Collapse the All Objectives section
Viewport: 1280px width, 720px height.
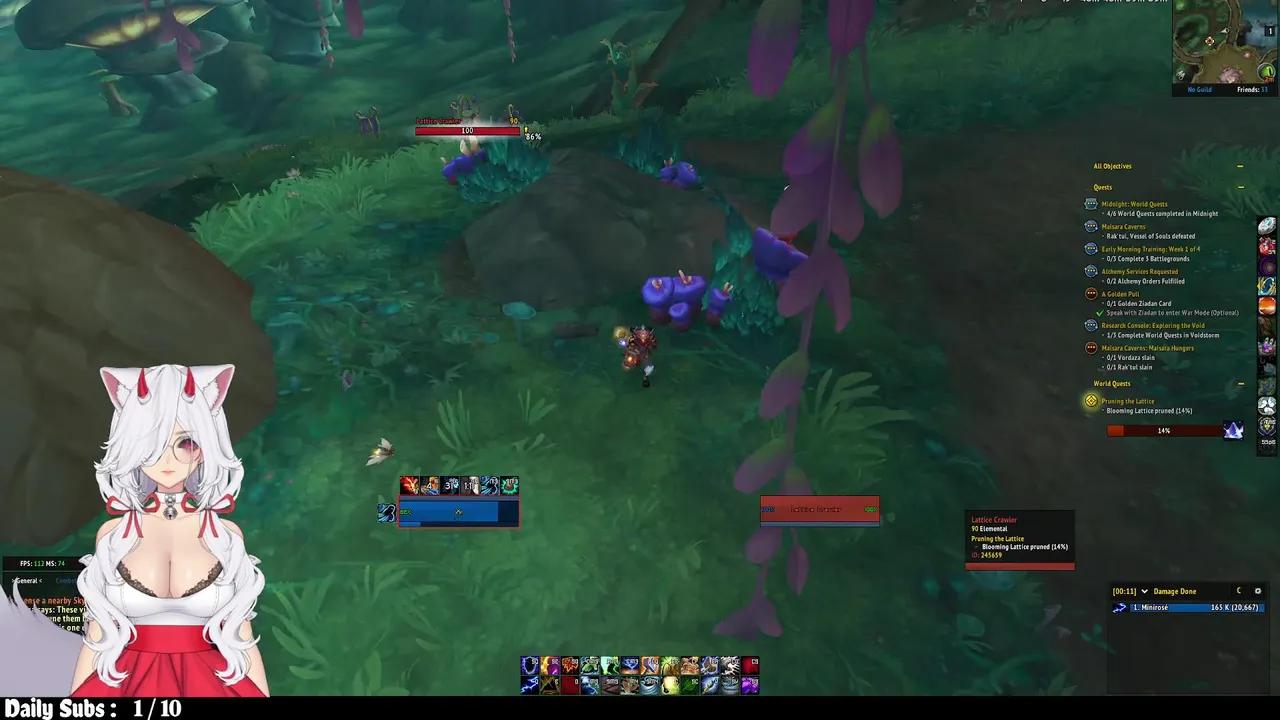click(x=1240, y=166)
